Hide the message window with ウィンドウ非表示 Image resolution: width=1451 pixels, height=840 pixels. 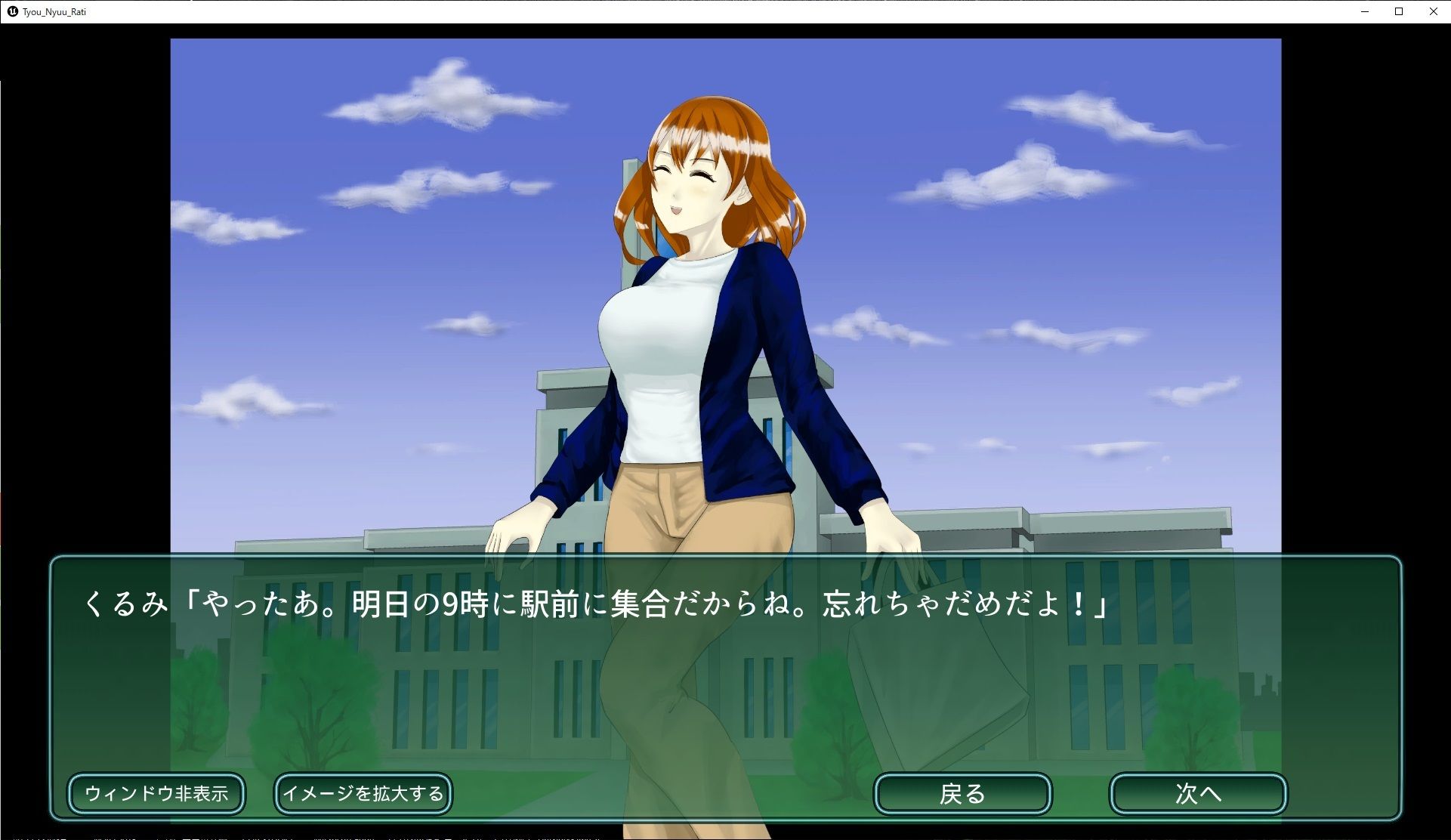pyautogui.click(x=156, y=793)
